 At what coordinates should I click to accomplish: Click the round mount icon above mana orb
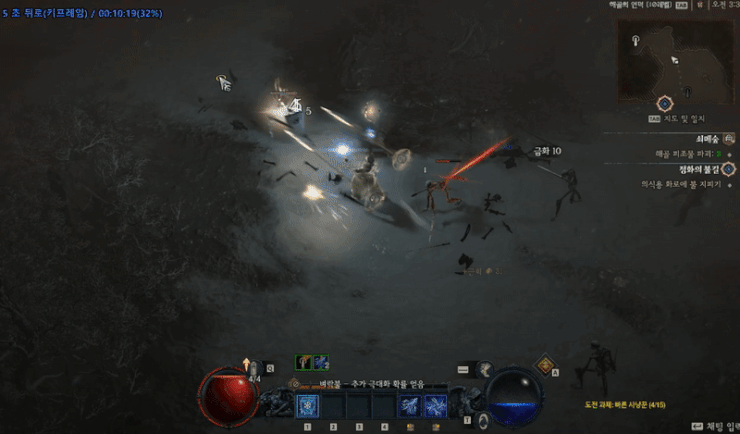(485, 369)
